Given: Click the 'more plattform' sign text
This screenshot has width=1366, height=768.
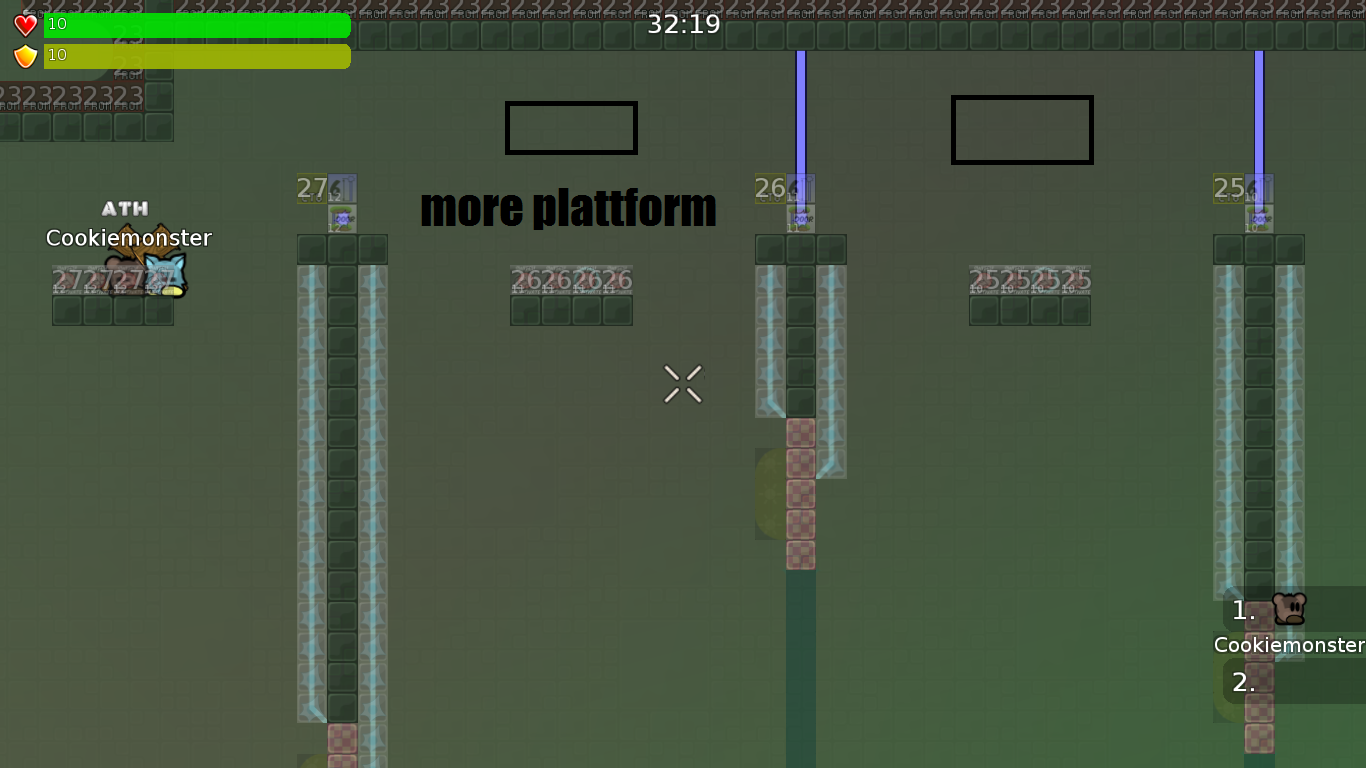Looking at the screenshot, I should (568, 208).
